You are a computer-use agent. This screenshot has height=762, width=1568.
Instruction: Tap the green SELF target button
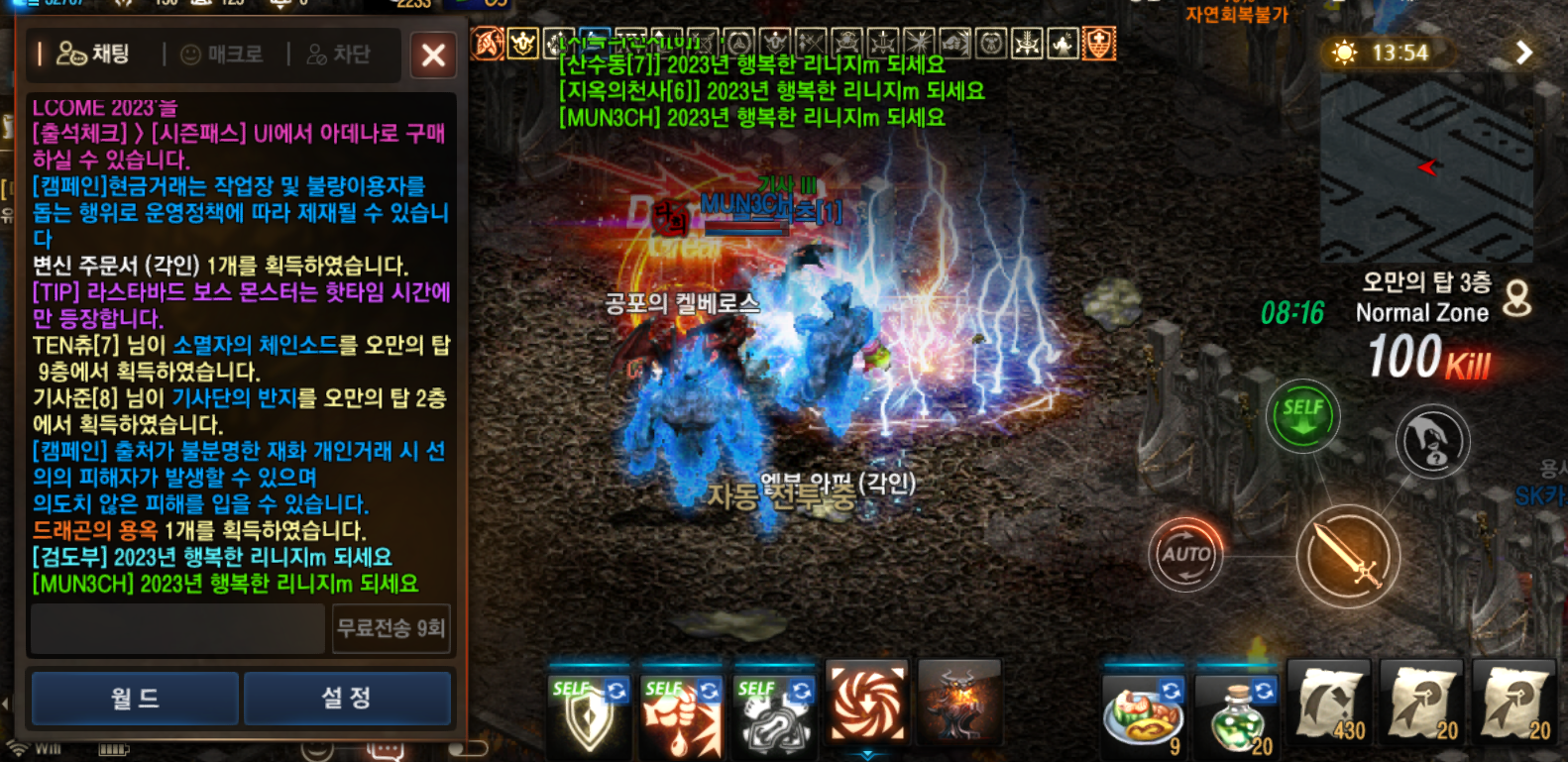click(x=1302, y=417)
